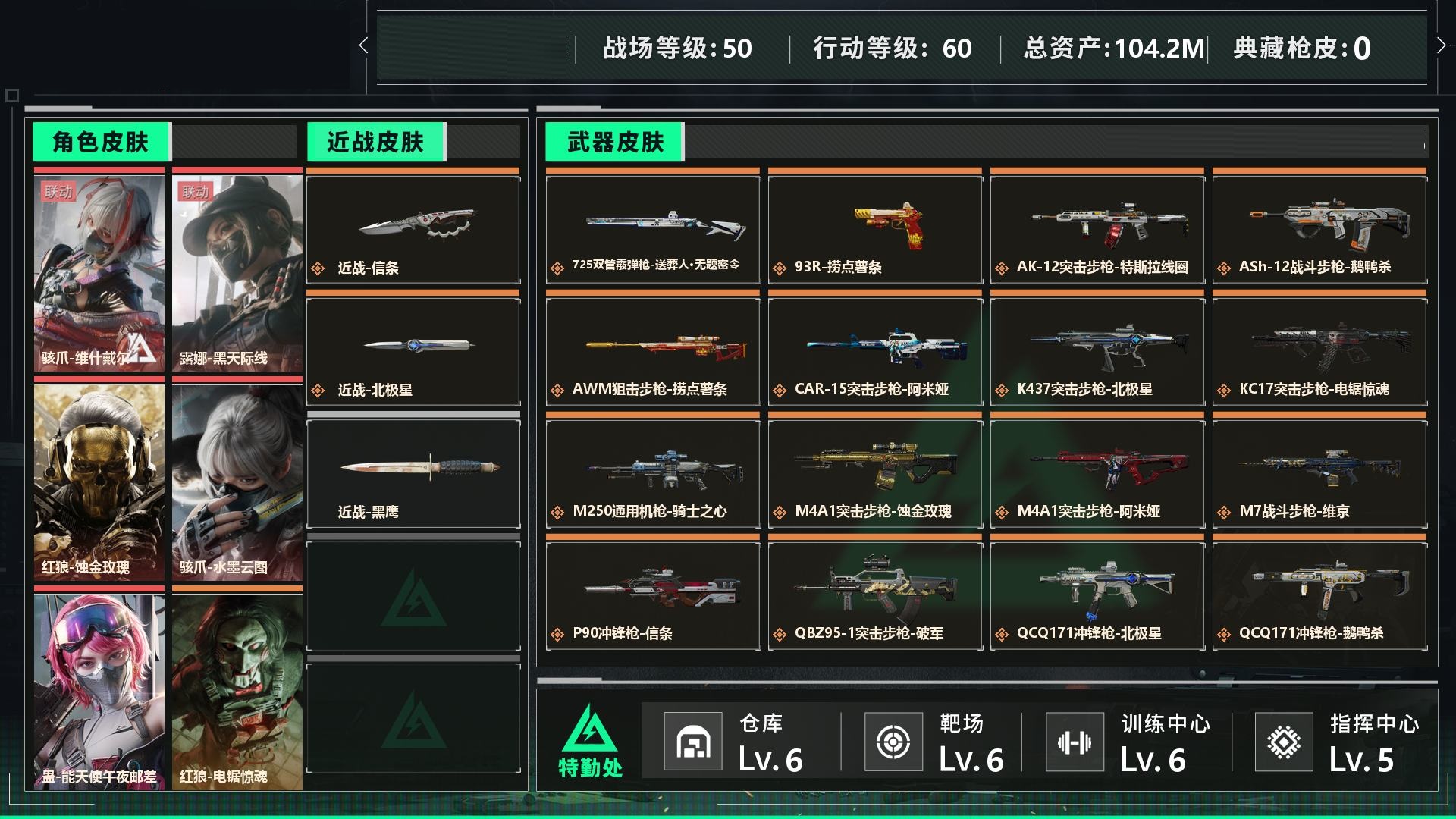Select the AWM狙击步枪-捞点薯条 skin
The image size is (1456, 819).
[x=651, y=350]
